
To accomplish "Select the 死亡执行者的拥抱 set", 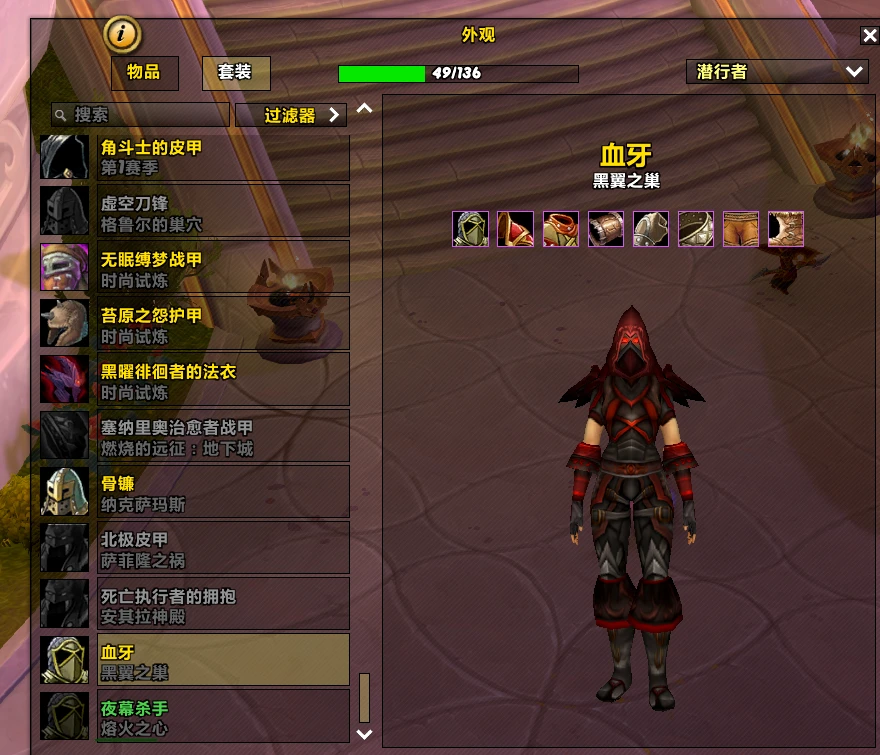I will (195, 604).
